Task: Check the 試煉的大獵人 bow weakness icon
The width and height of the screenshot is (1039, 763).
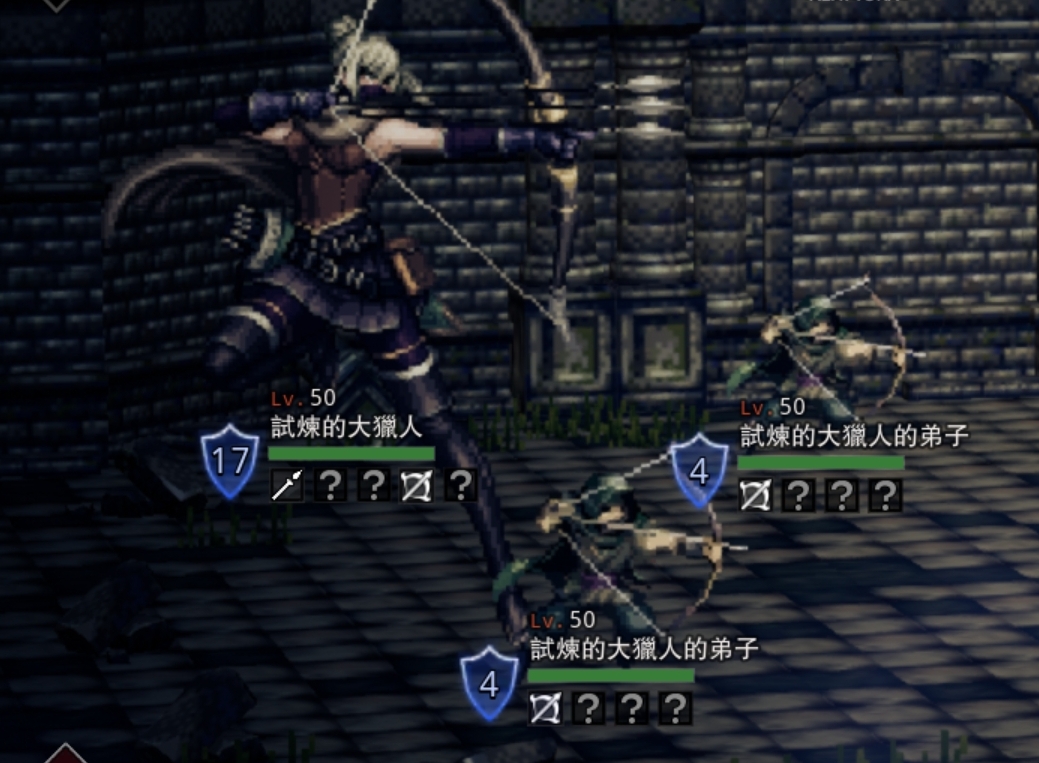Action: [x=416, y=486]
